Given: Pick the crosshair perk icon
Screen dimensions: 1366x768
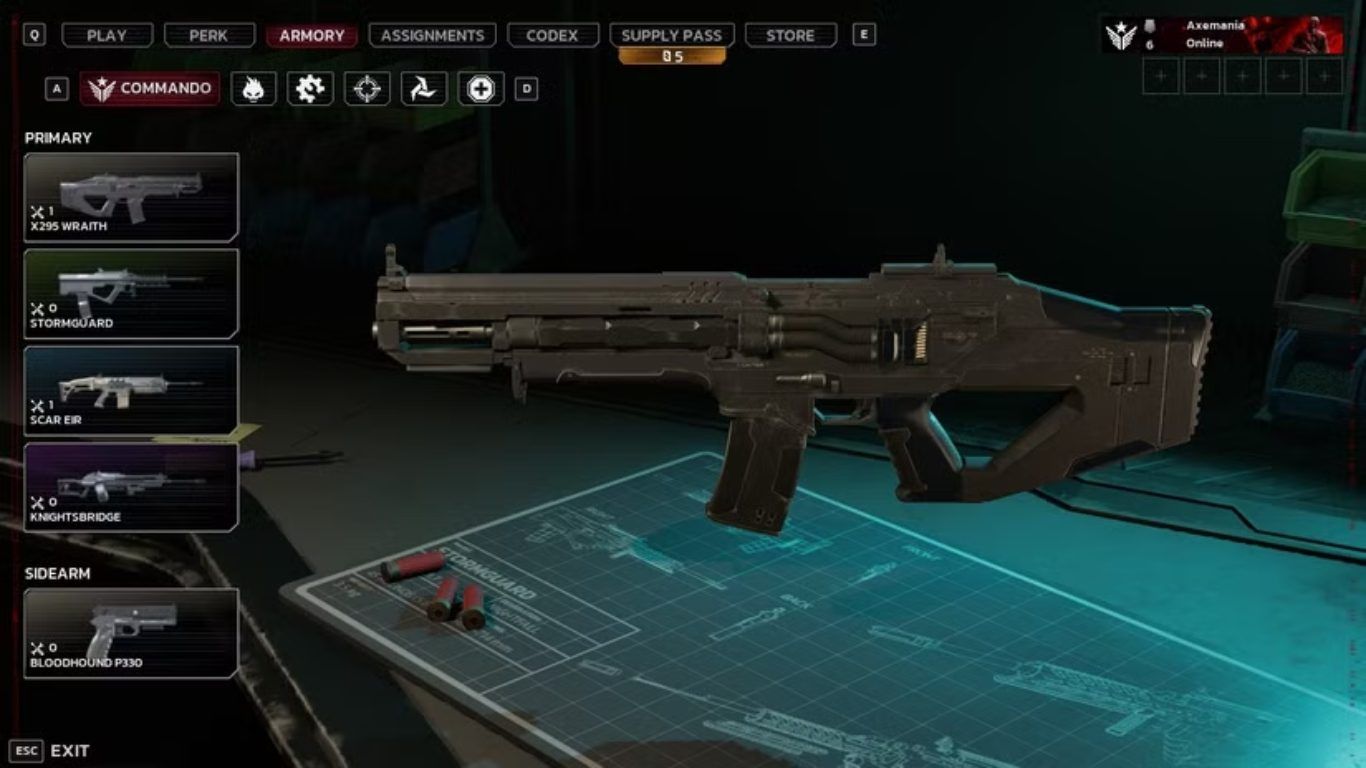Looking at the screenshot, I should coord(367,88).
